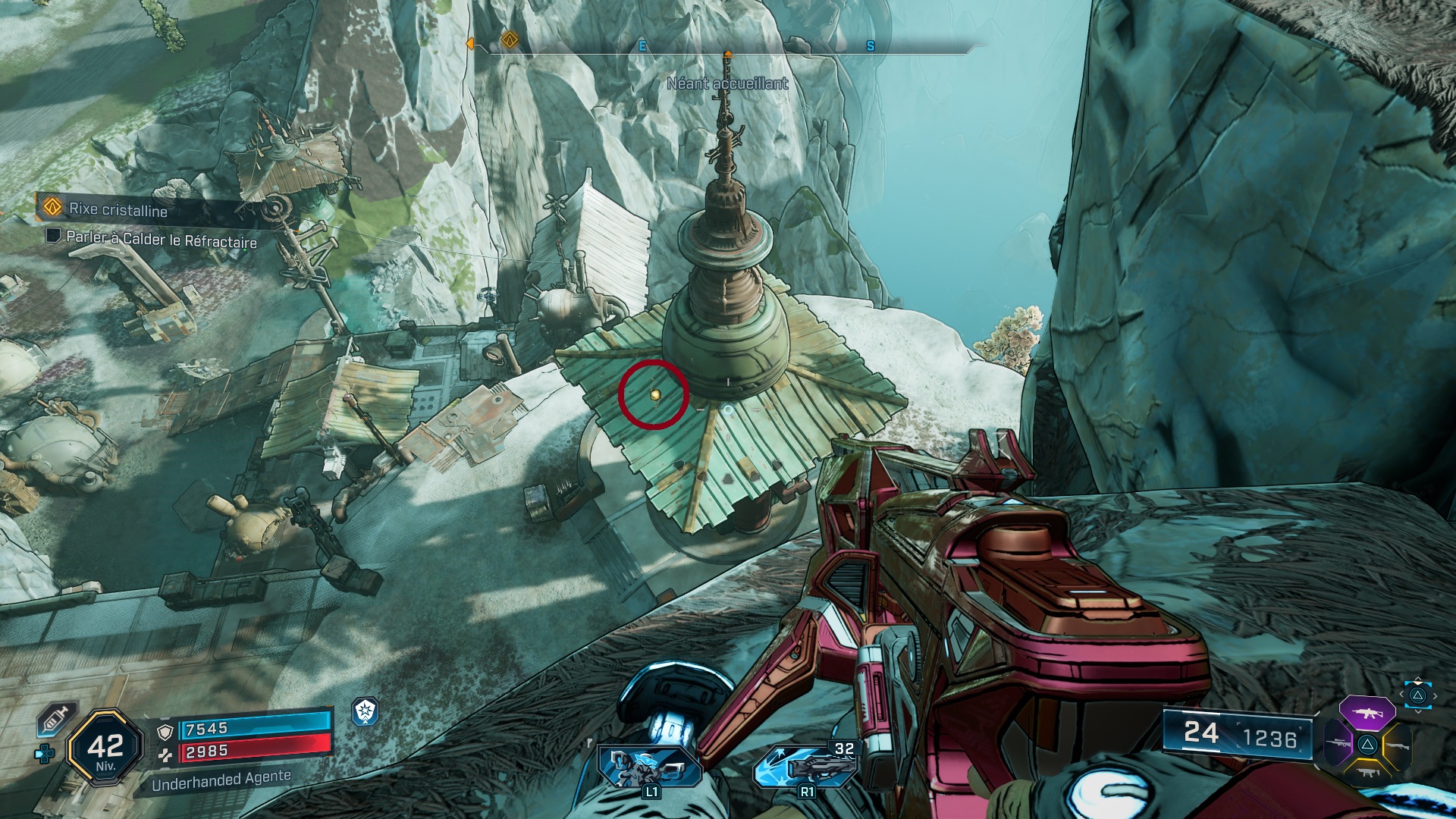Switch to the sniper rifle weapon slot

[1337, 744]
